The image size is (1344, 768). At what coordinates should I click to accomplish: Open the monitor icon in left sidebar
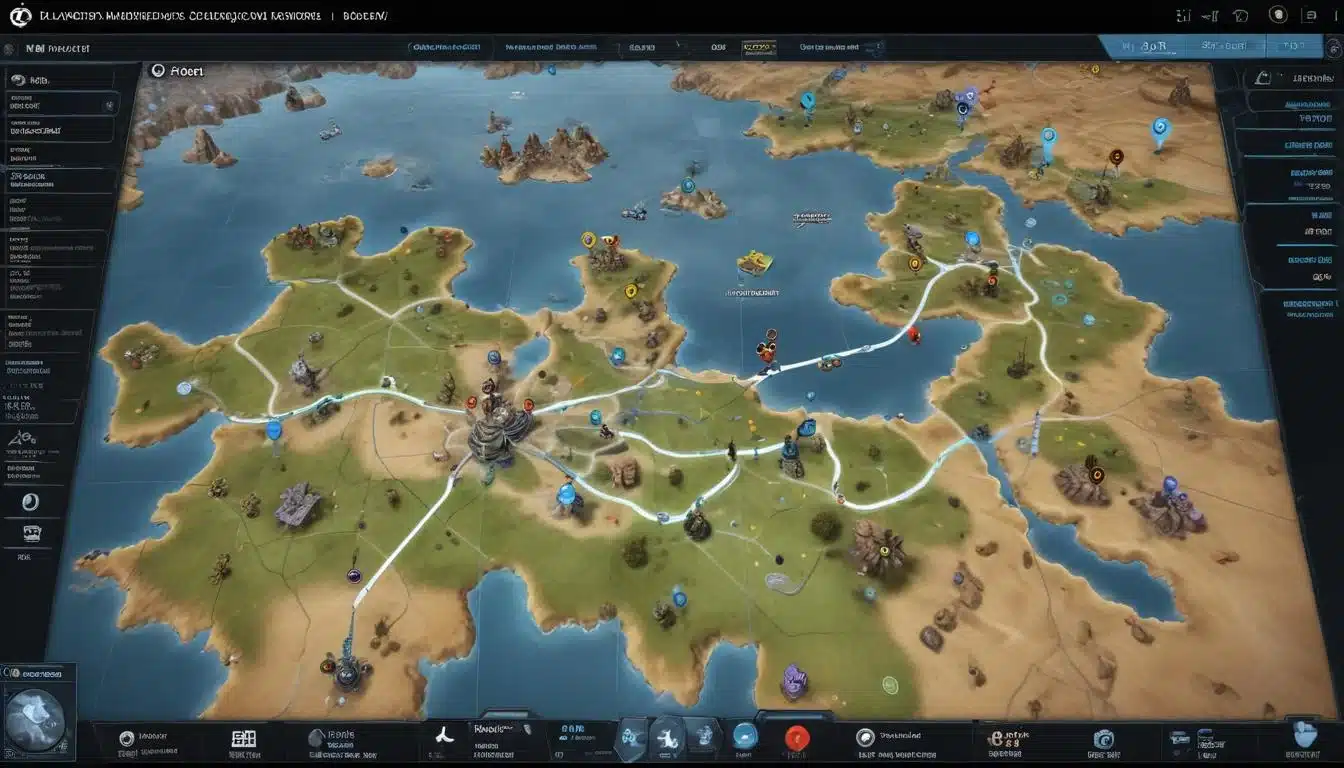[x=31, y=534]
